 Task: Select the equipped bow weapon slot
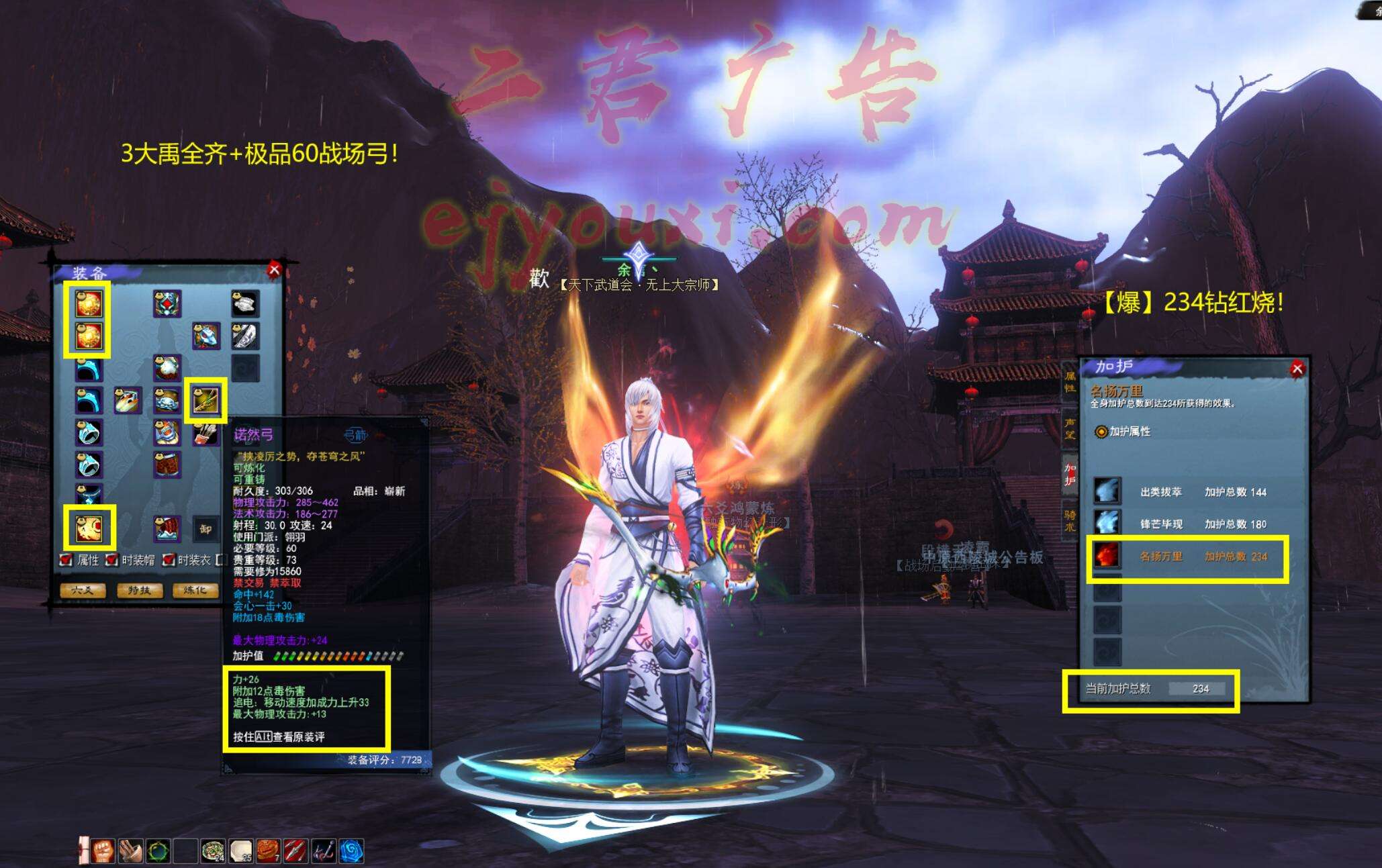click(x=205, y=401)
